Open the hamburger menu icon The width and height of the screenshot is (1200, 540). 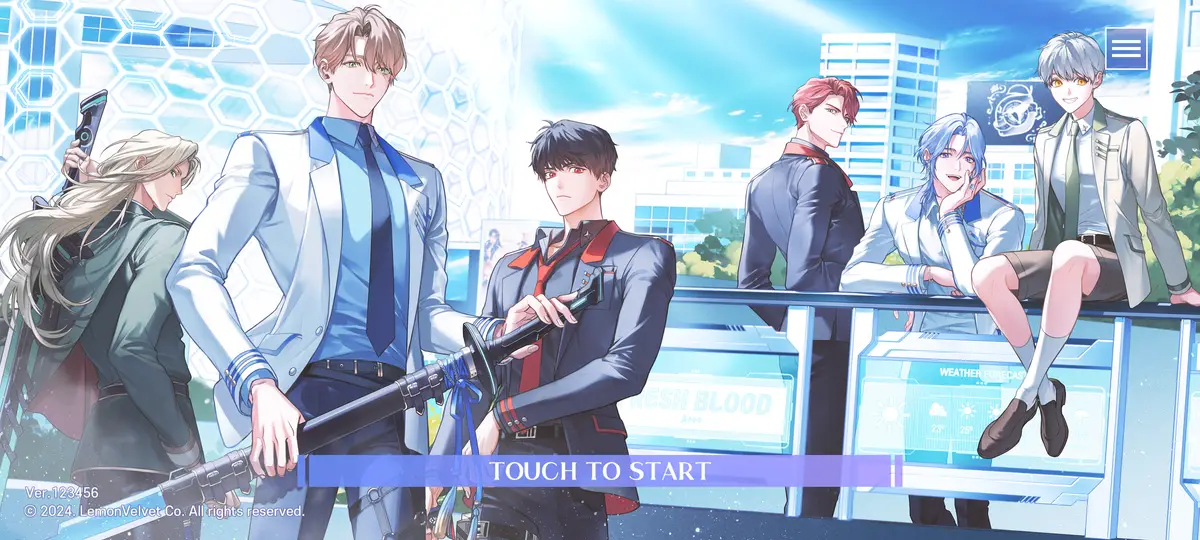pos(1126,48)
